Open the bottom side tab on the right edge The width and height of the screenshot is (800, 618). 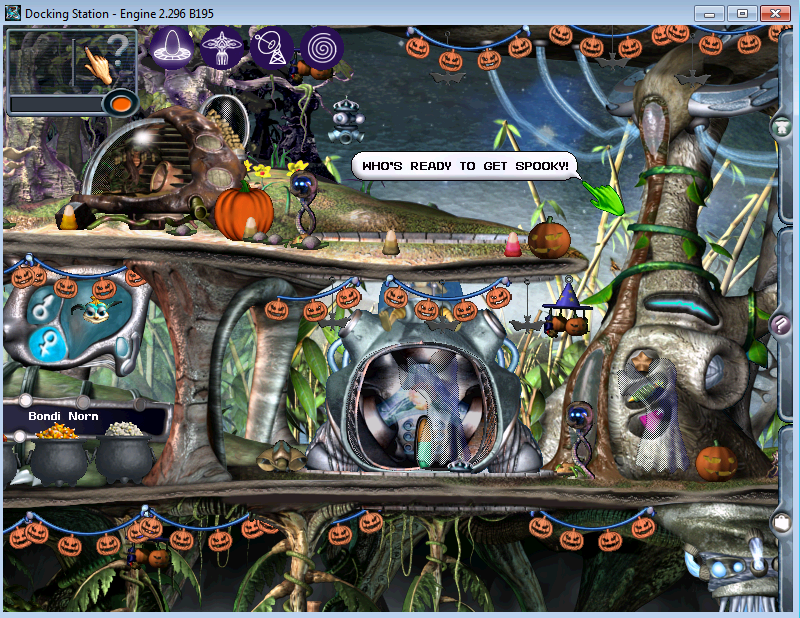click(783, 521)
